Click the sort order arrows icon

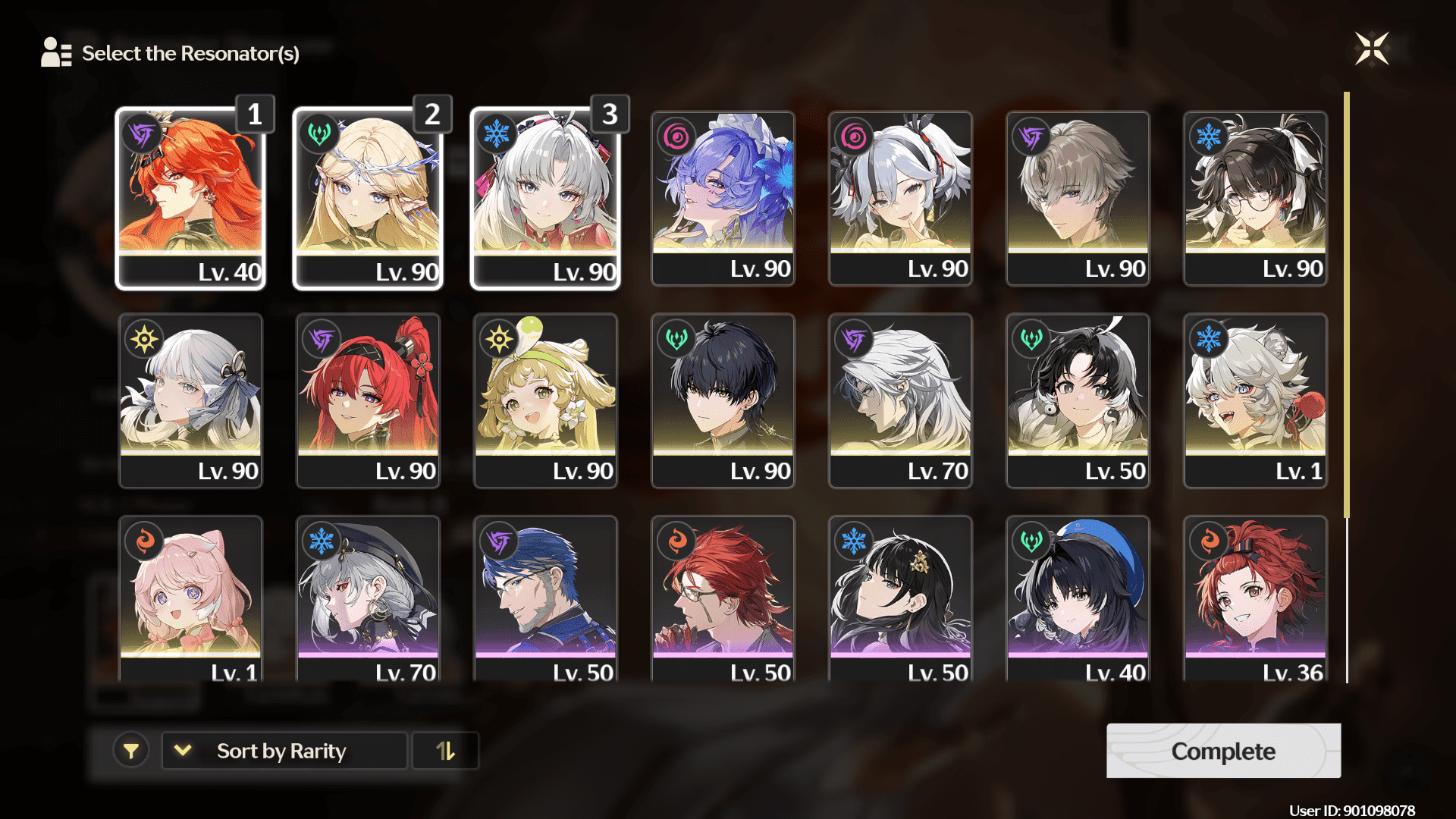pyautogui.click(x=445, y=751)
